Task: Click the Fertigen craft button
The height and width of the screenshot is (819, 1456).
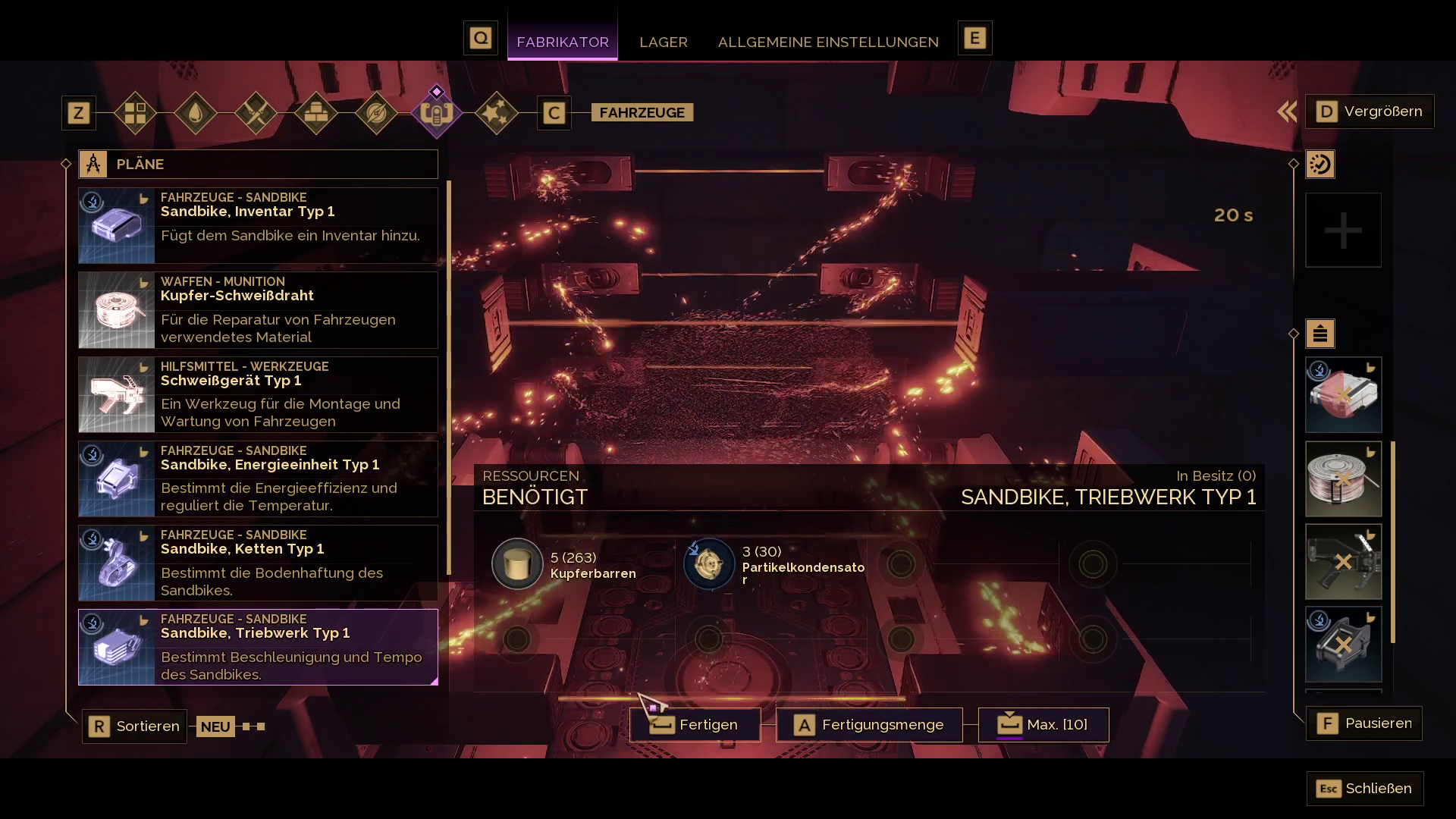Action: [x=695, y=725]
